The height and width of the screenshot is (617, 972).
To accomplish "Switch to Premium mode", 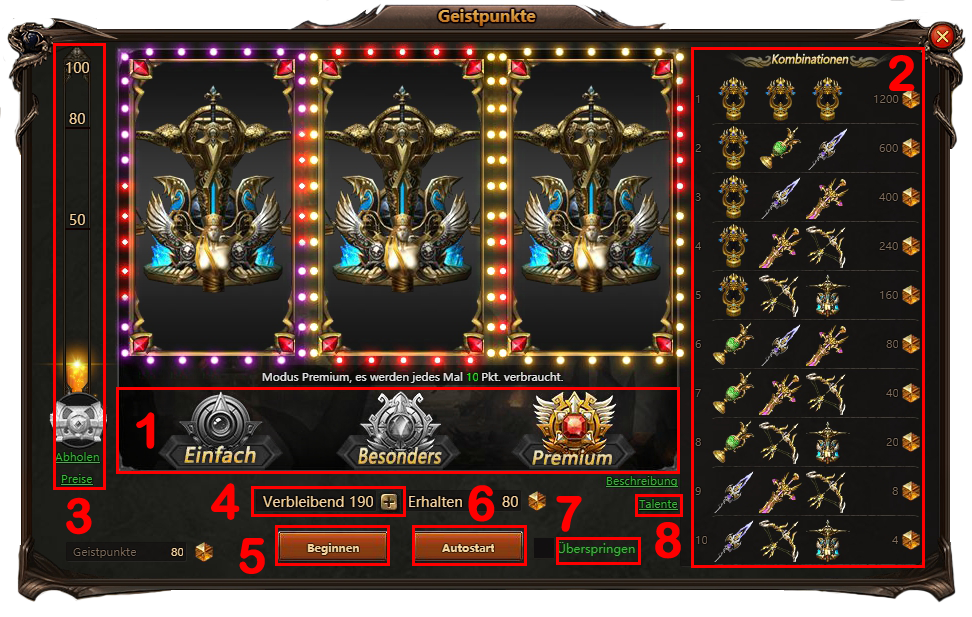I will tap(573, 430).
